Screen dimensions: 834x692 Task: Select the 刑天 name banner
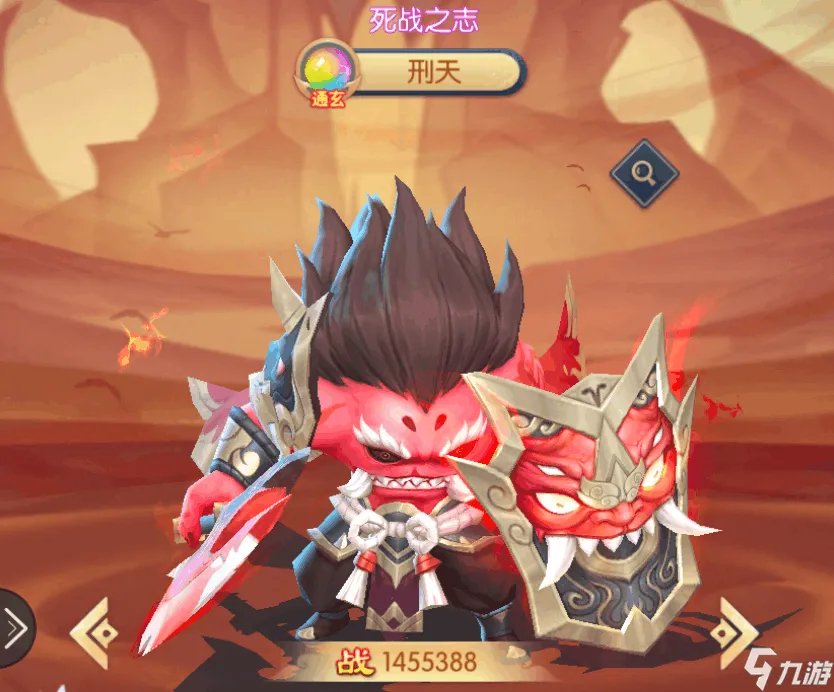pos(438,71)
